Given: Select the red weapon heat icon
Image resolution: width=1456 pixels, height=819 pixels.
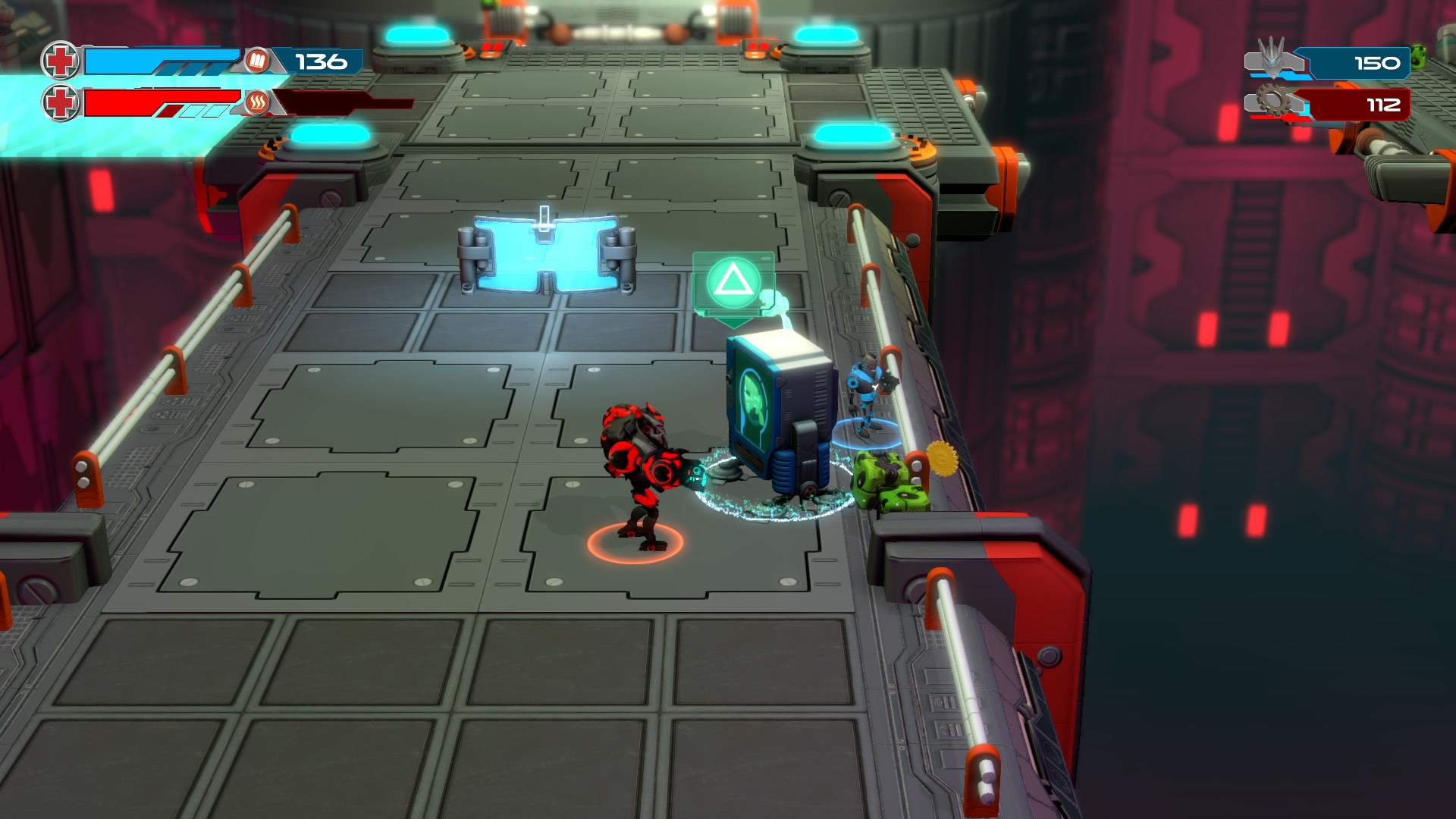Looking at the screenshot, I should point(257,102).
